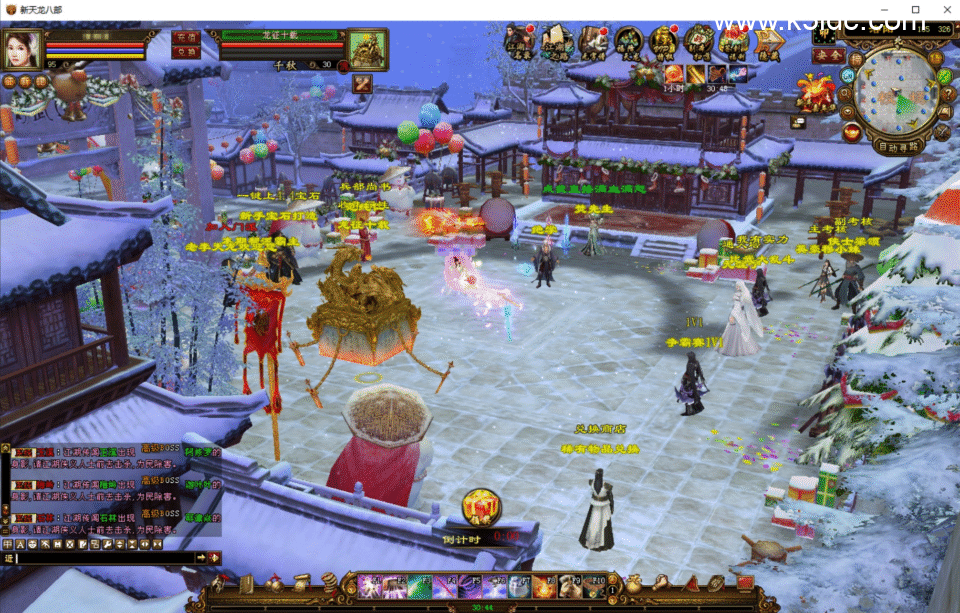Click the 自动寻路 auto-pathfinding button
Screen dimensions: 960x613
pyautogui.click(x=899, y=146)
